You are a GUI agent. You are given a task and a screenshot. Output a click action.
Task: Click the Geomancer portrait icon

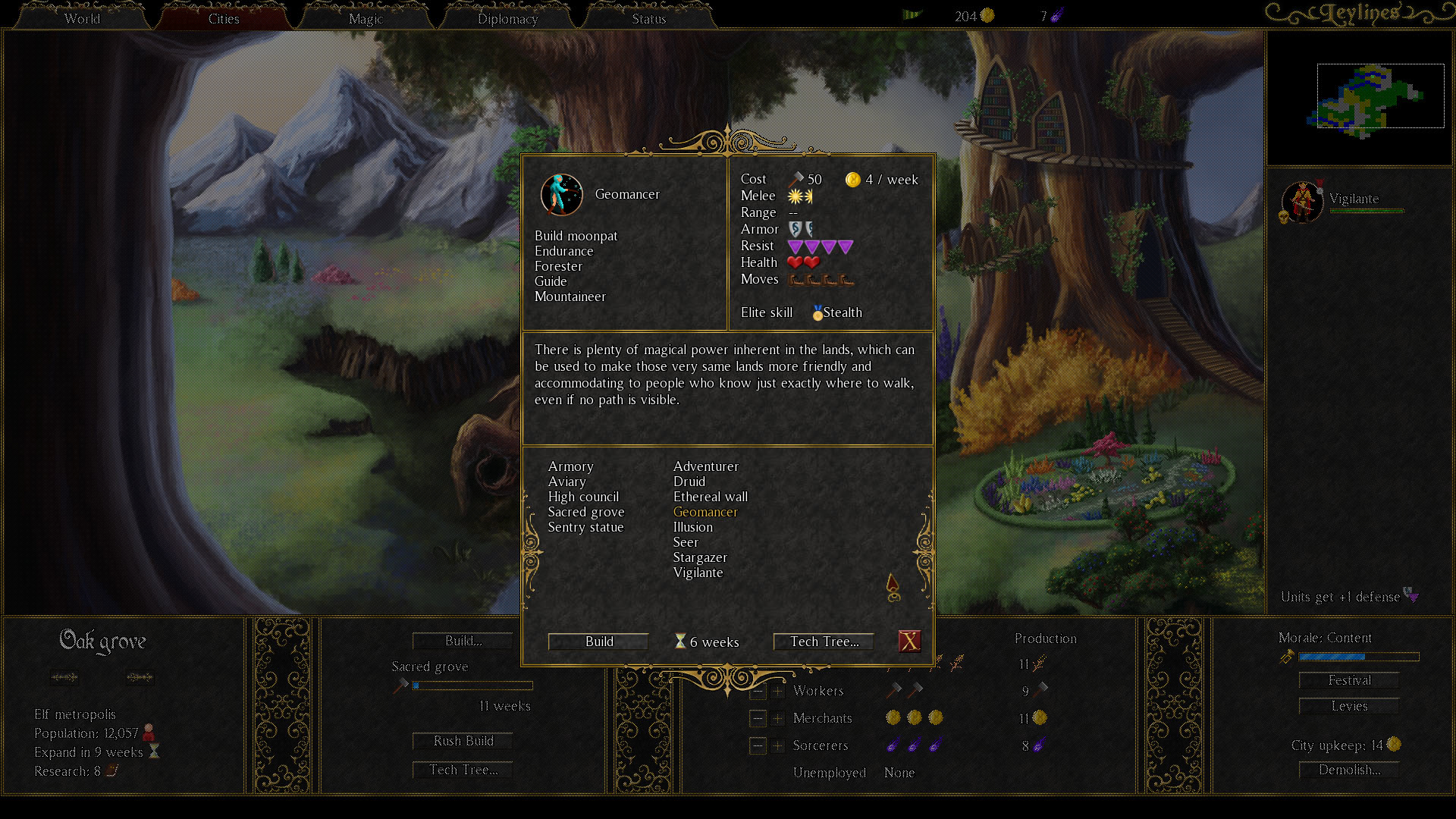pos(561,195)
